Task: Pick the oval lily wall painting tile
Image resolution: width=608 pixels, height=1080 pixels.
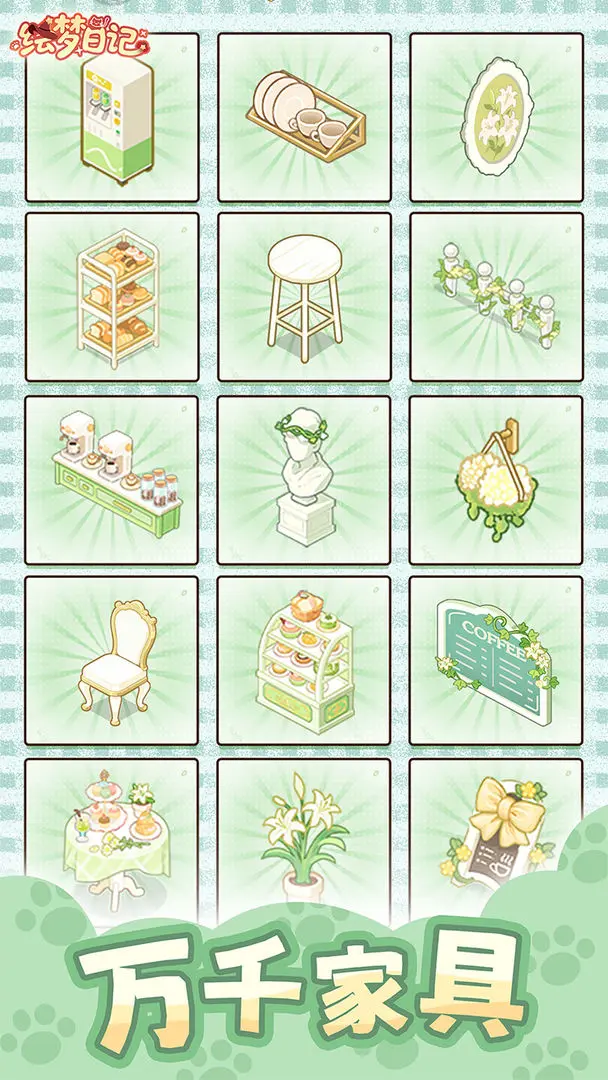Action: coord(496,117)
